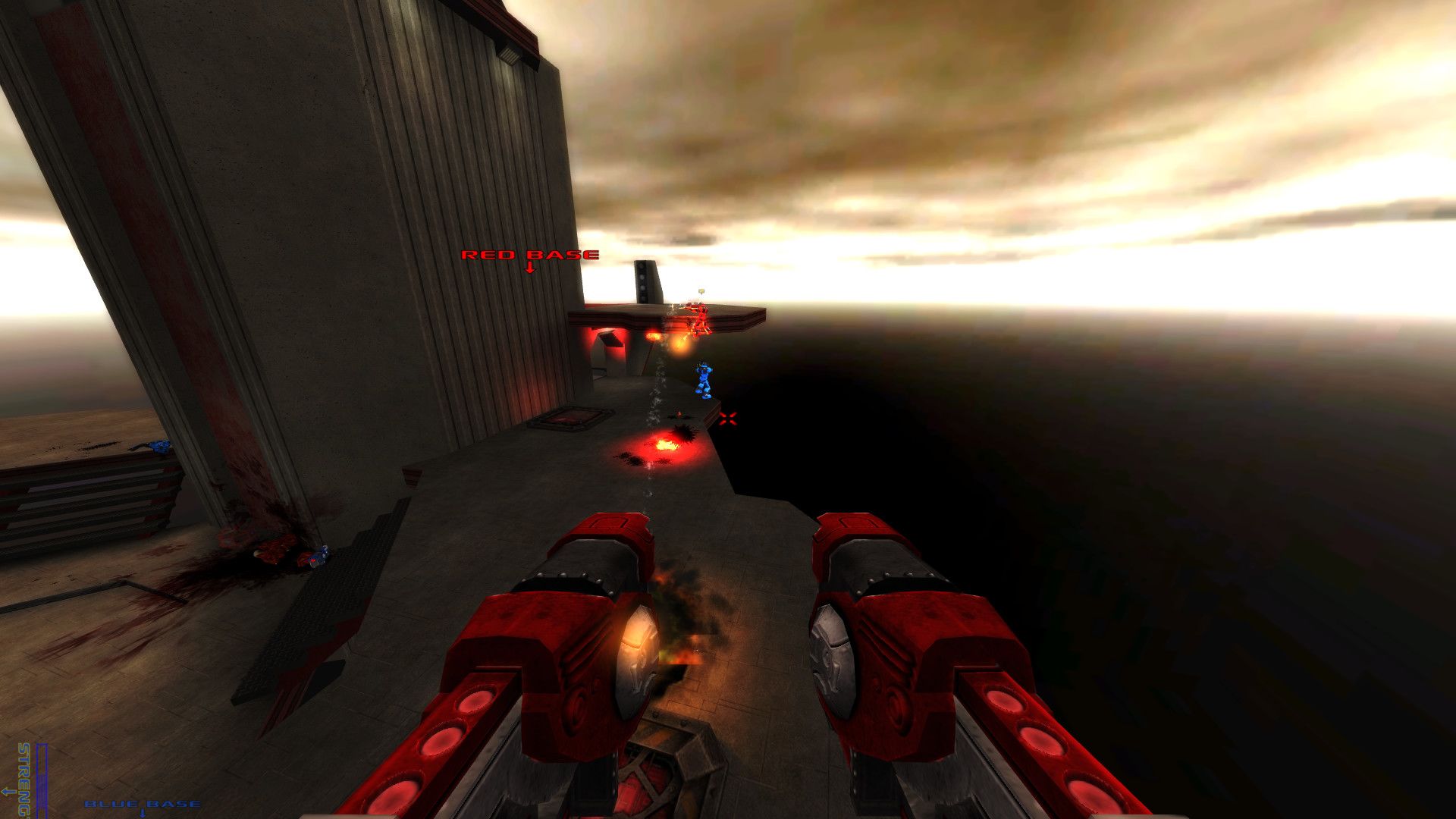Screen dimensions: 1456x819
Task: Click the blue enemy player near the pit
Action: click(704, 379)
